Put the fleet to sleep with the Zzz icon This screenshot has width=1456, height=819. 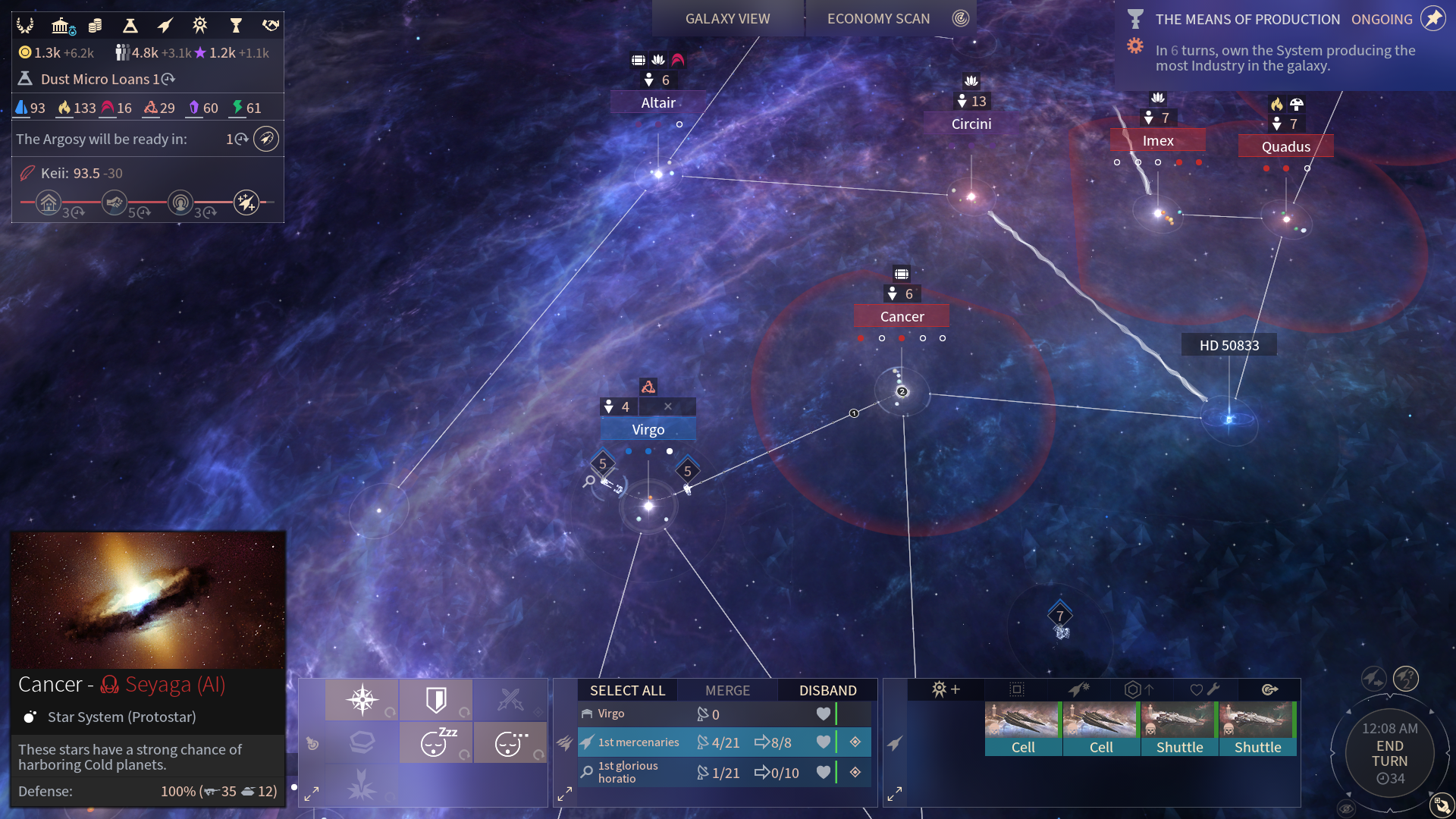[x=436, y=743]
